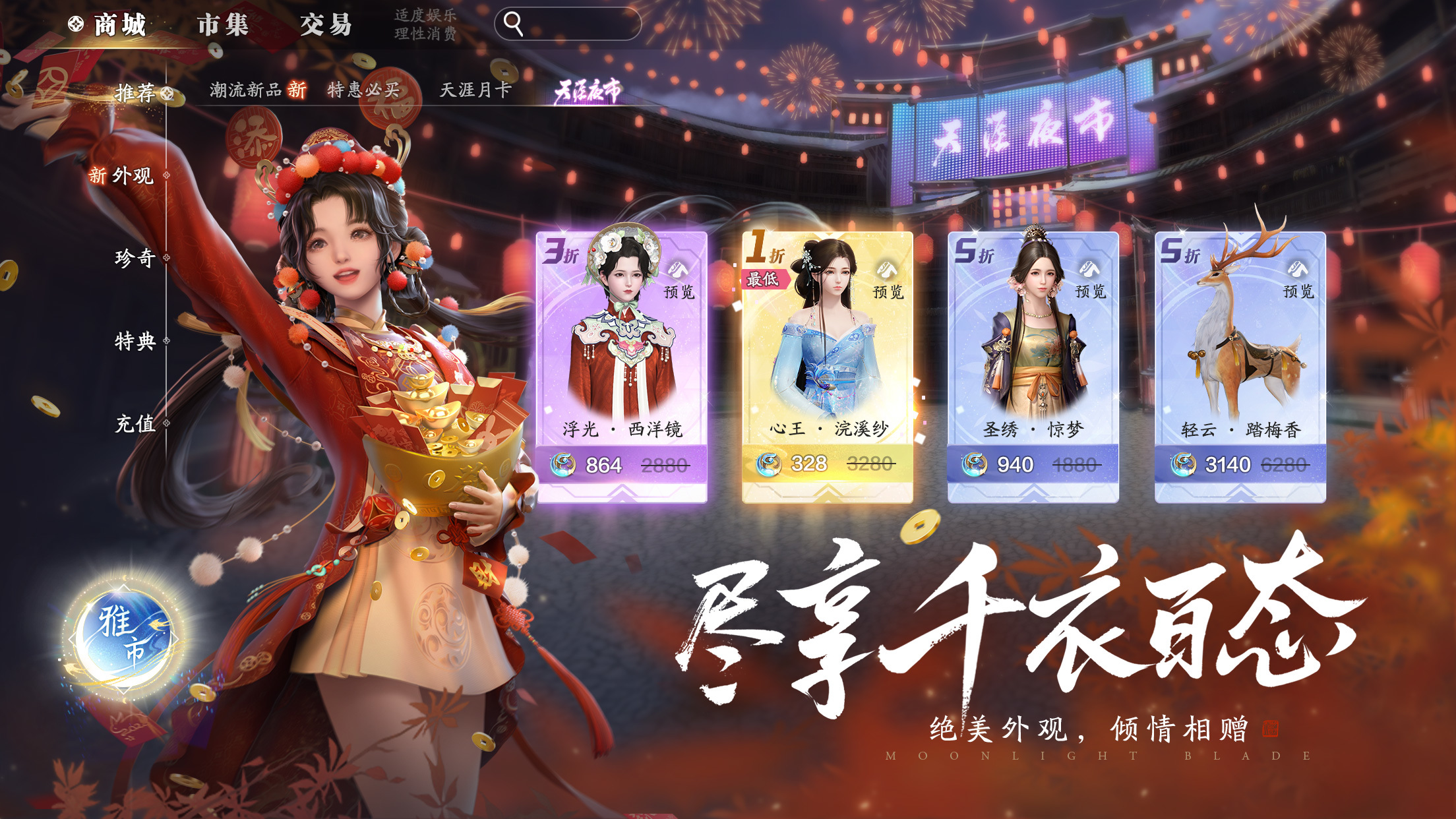Click the emblem icon beside 商城 title
The image size is (1456, 819).
[x=76, y=24]
